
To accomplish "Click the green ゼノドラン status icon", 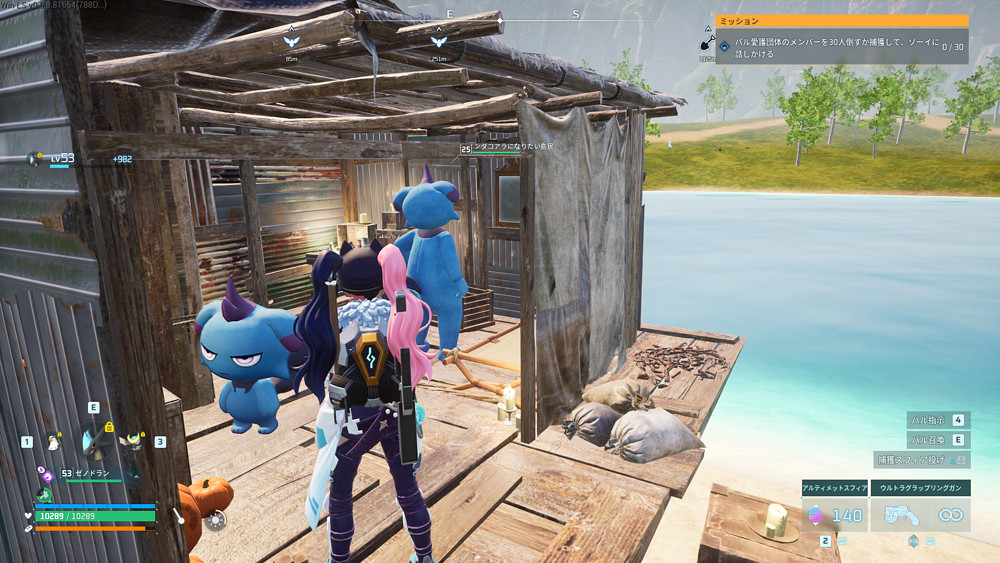I will tap(43, 495).
